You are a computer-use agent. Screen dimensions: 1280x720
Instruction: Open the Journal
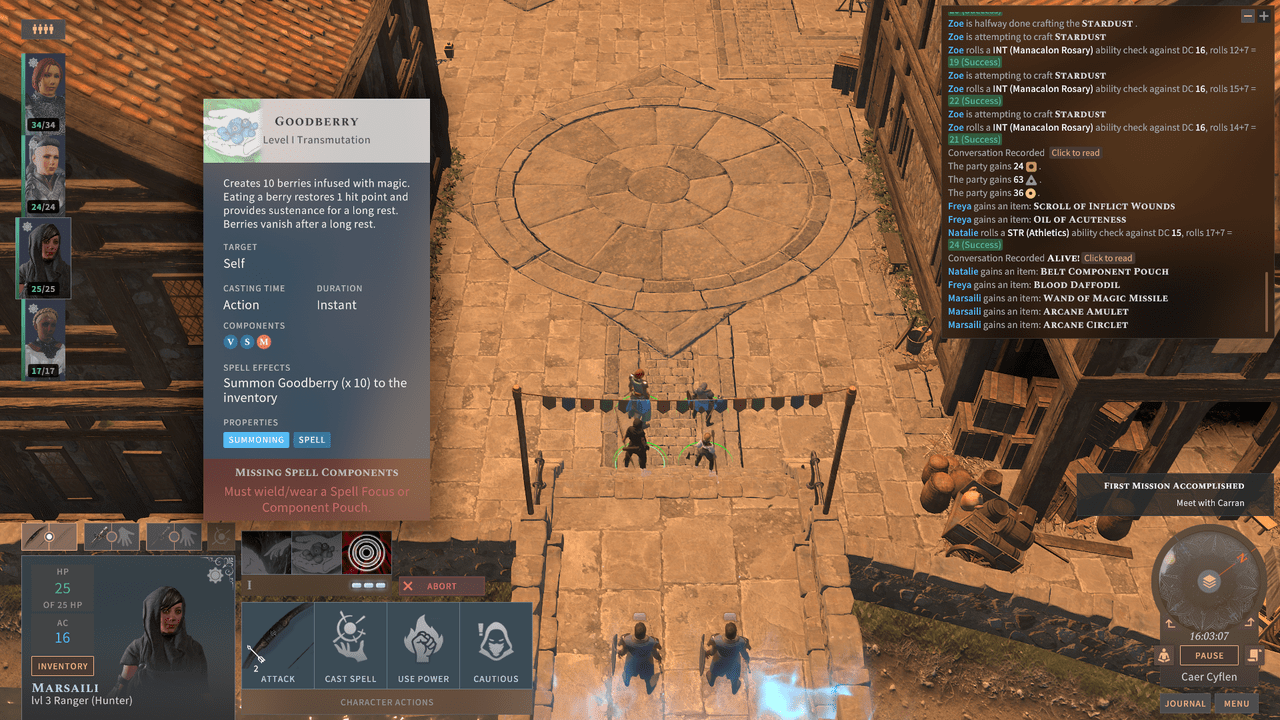(1185, 703)
